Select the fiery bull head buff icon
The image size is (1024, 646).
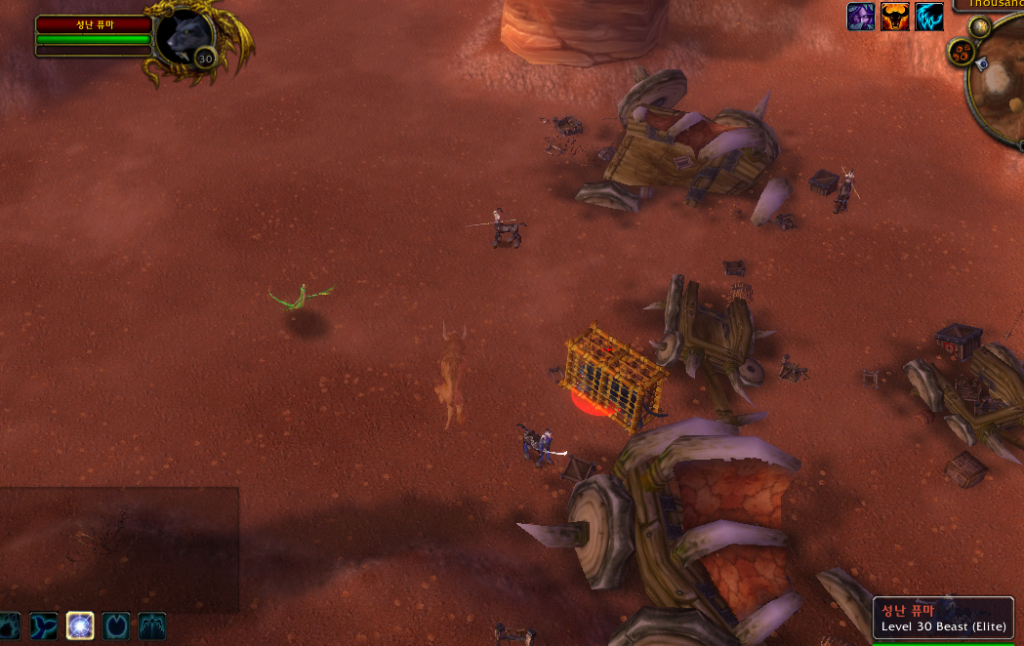[895, 16]
